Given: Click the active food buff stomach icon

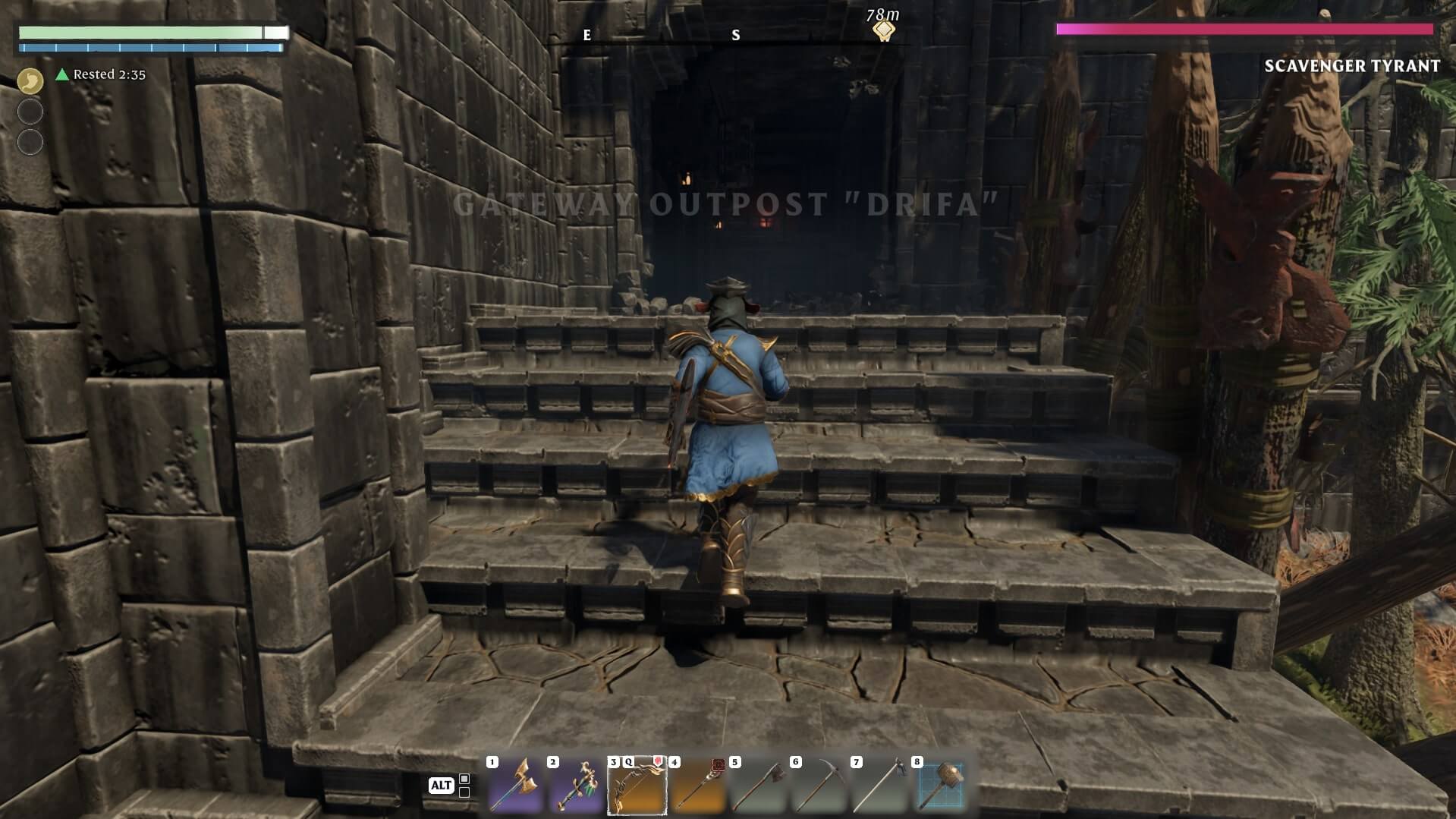Looking at the screenshot, I should tap(30, 81).
